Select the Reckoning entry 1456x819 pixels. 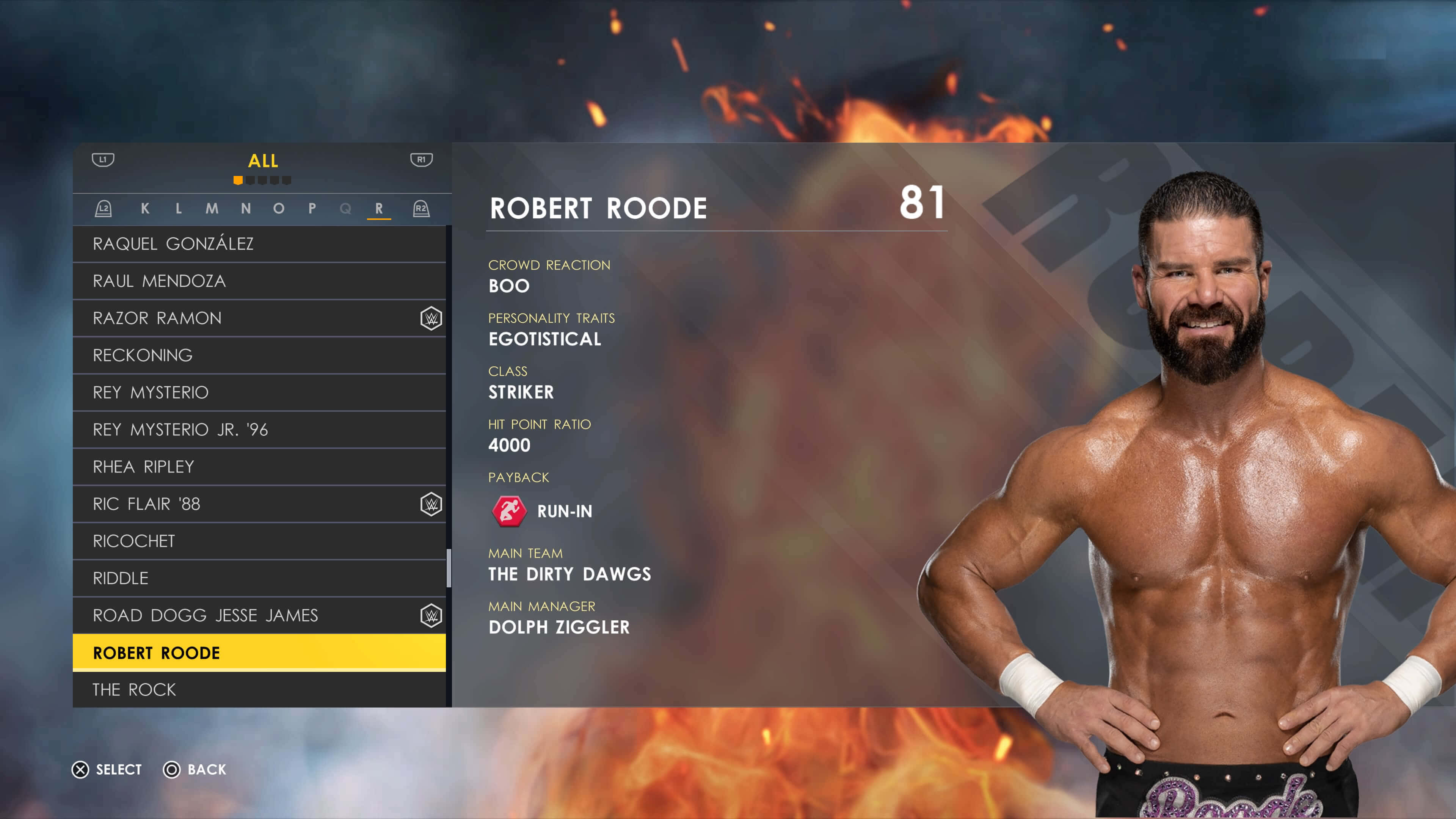click(259, 356)
